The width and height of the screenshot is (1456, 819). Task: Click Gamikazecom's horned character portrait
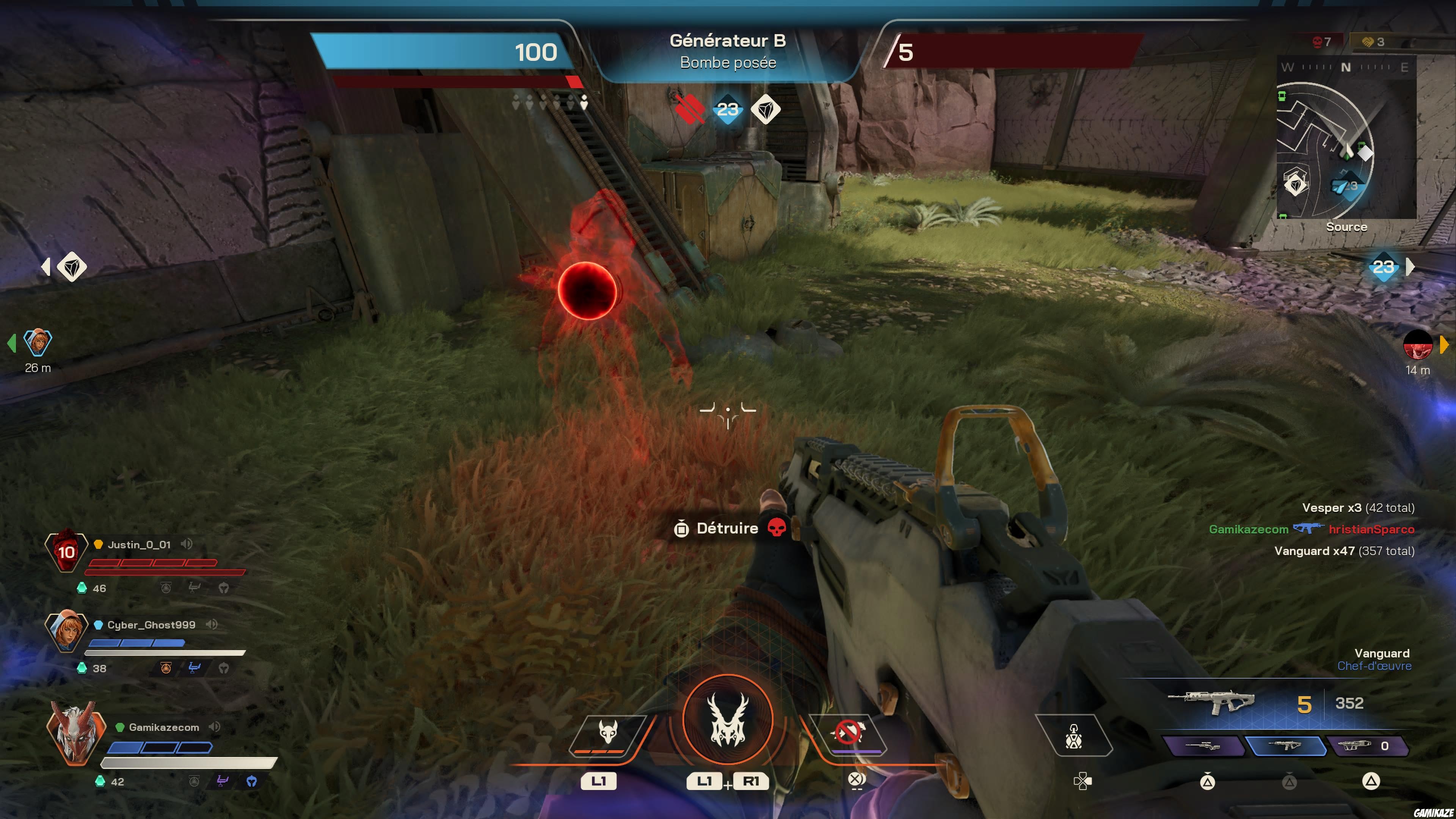[76, 732]
